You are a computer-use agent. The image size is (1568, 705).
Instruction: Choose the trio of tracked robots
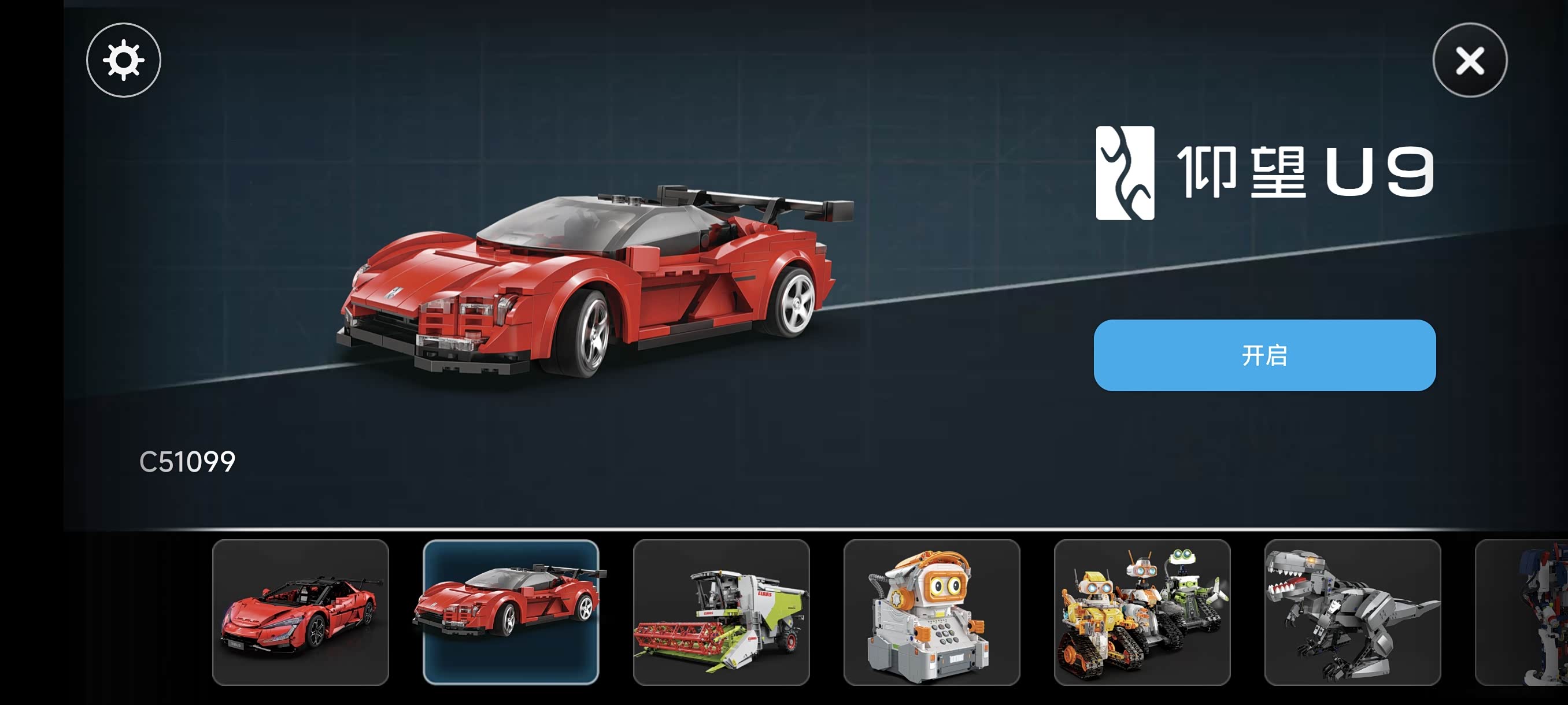tap(1142, 612)
